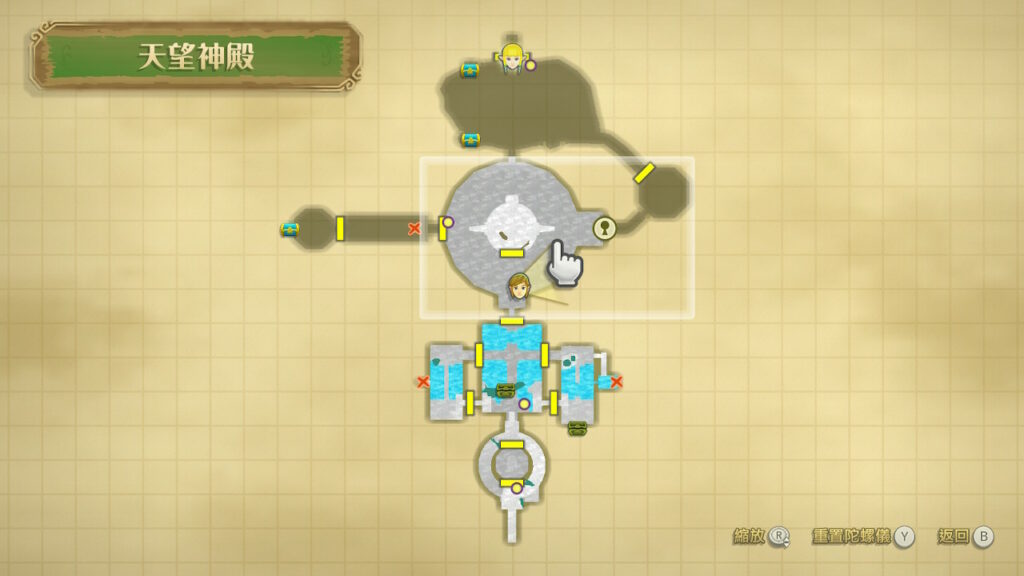Click Link's head position marker

pyautogui.click(x=518, y=287)
